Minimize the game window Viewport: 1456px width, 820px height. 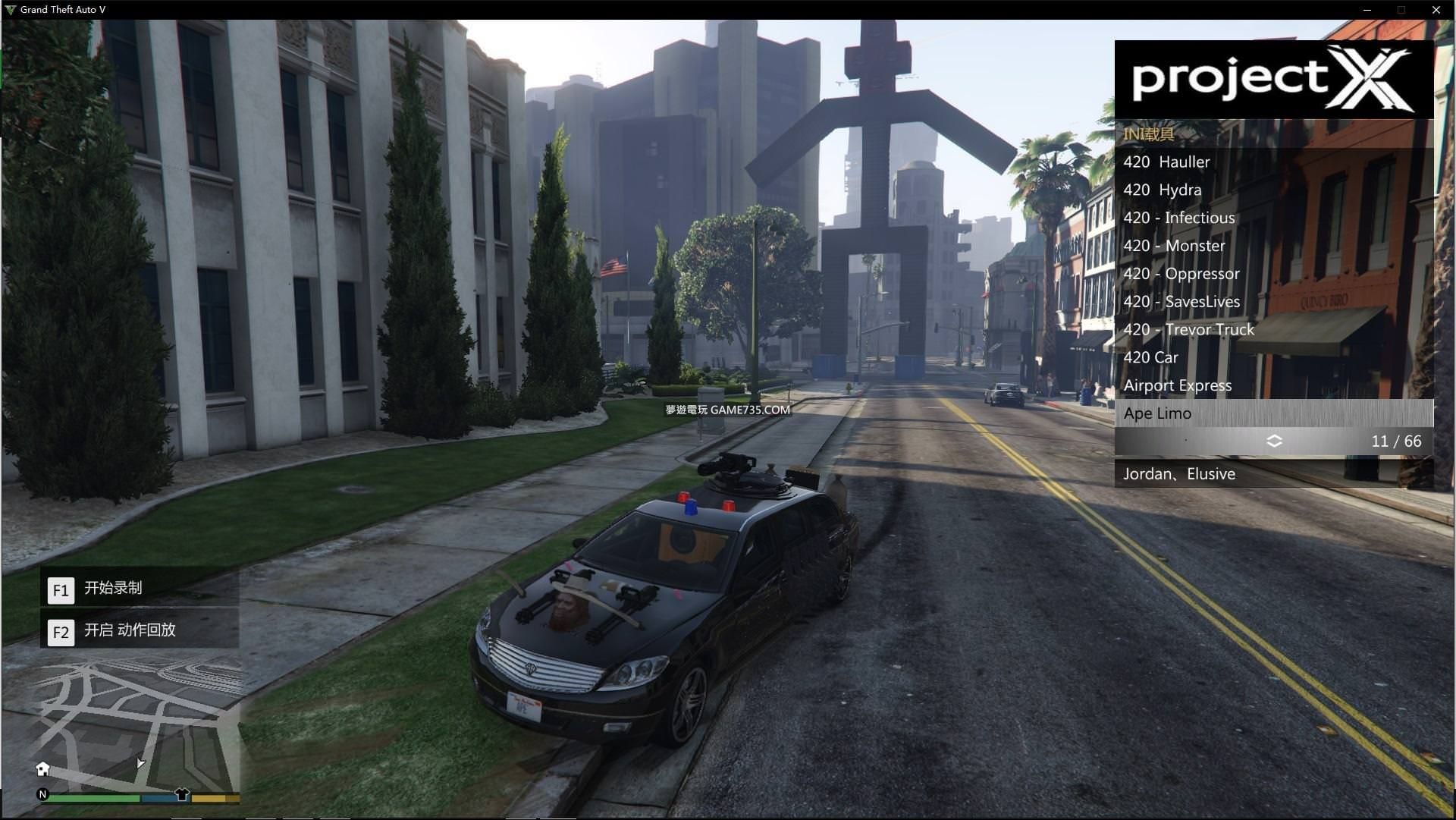tap(1367, 10)
